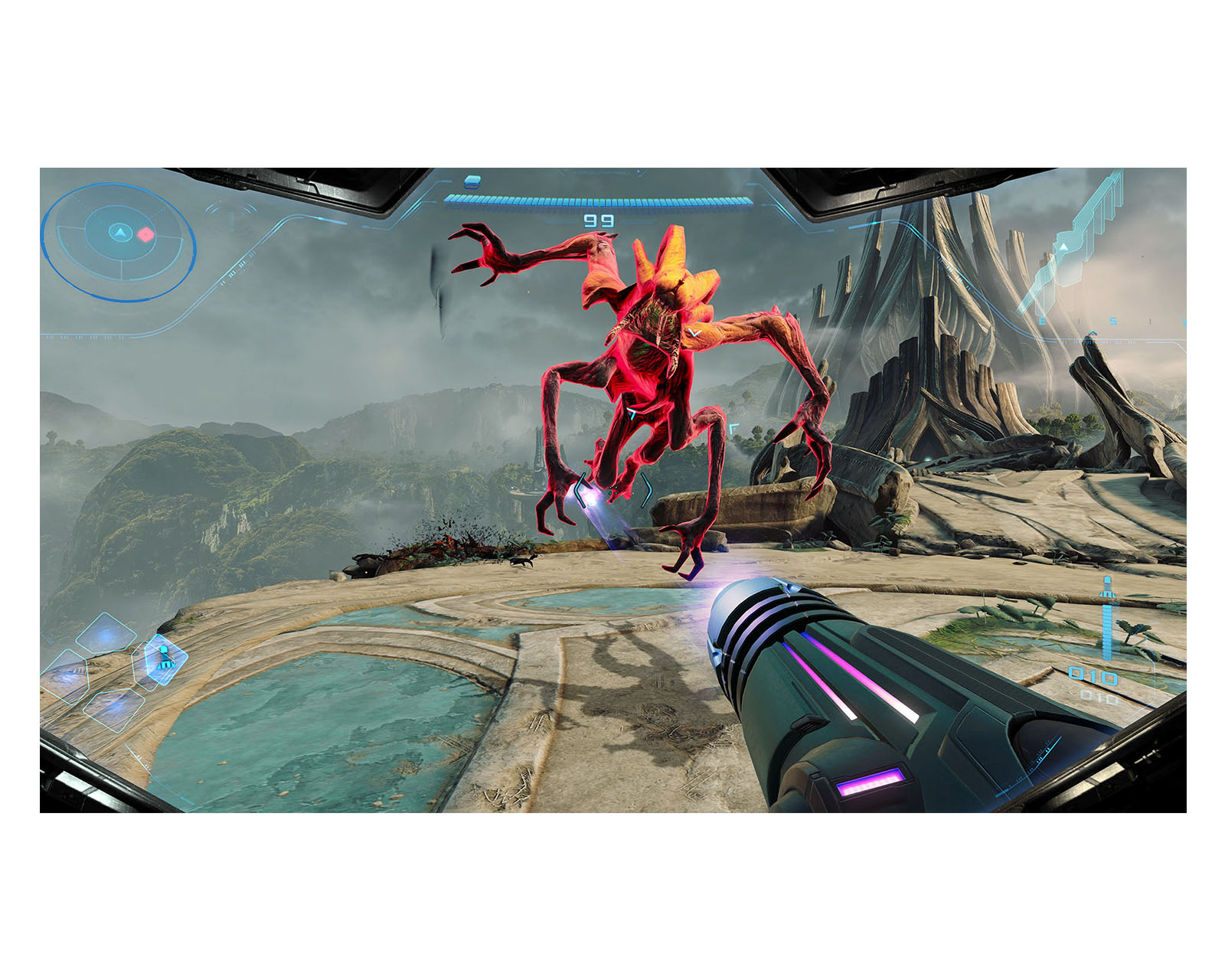Viewport: 1225px width, 980px height.
Task: Click the vertical missile gauge on the right
Action: [x=1106, y=632]
